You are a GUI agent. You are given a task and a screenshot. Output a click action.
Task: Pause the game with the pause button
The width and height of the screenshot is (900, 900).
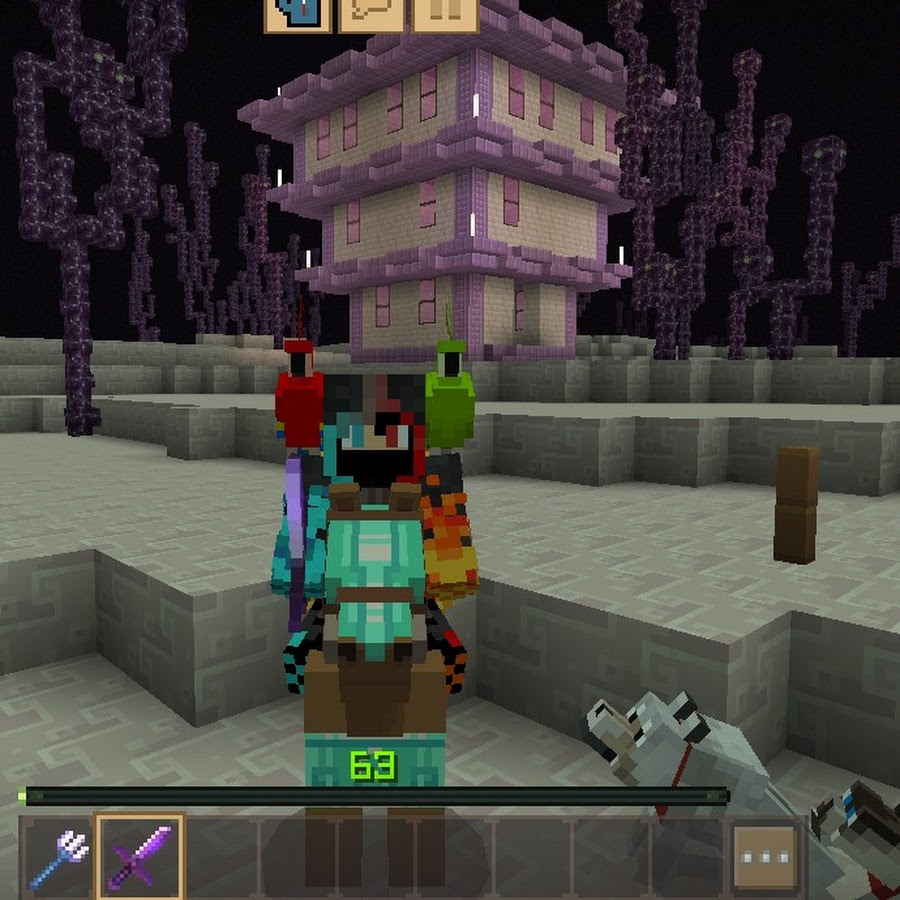(444, 13)
